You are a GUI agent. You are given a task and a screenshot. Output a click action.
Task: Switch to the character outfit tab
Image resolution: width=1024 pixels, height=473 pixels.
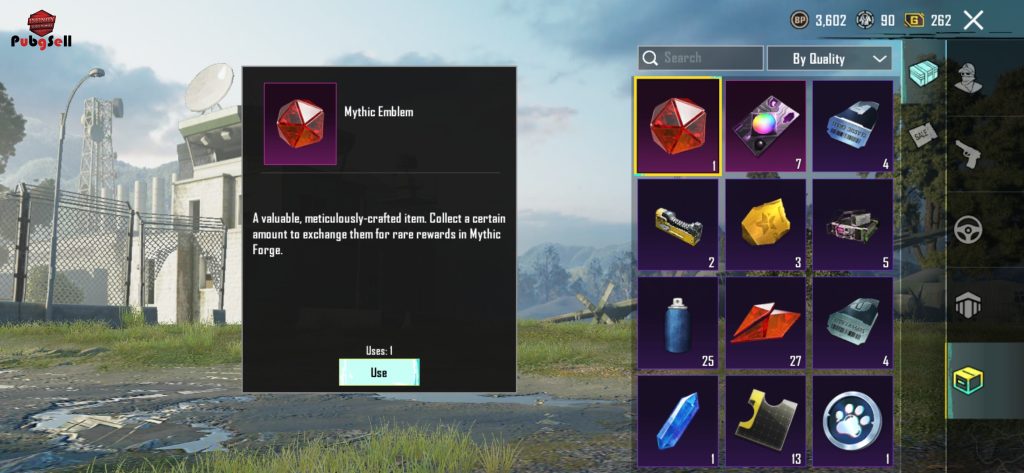click(967, 78)
